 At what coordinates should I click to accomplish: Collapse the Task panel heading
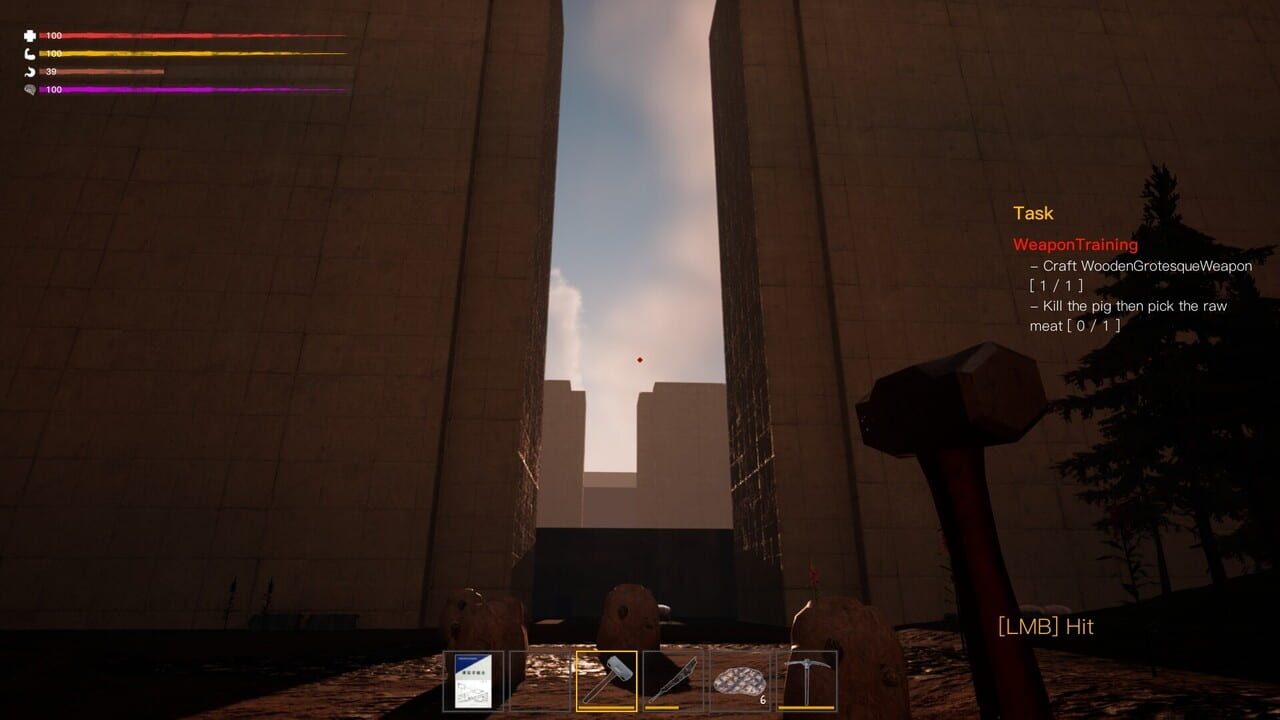coord(1033,213)
